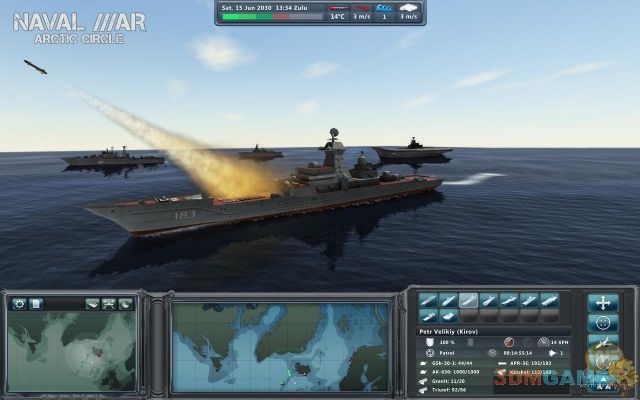
Task: Activate the four-arrow move order button
Action: [x=602, y=302]
